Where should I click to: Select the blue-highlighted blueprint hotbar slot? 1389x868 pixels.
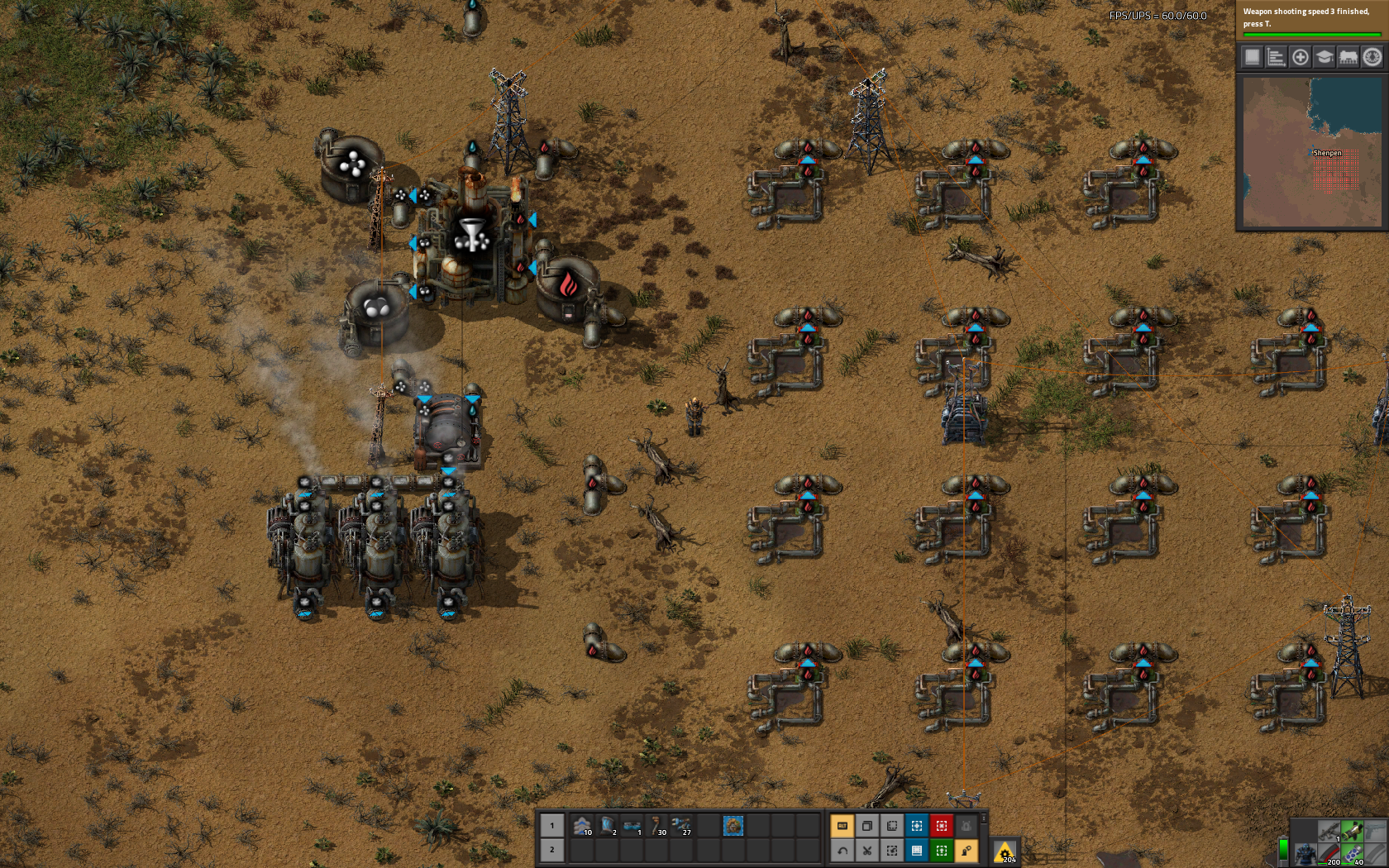click(733, 826)
